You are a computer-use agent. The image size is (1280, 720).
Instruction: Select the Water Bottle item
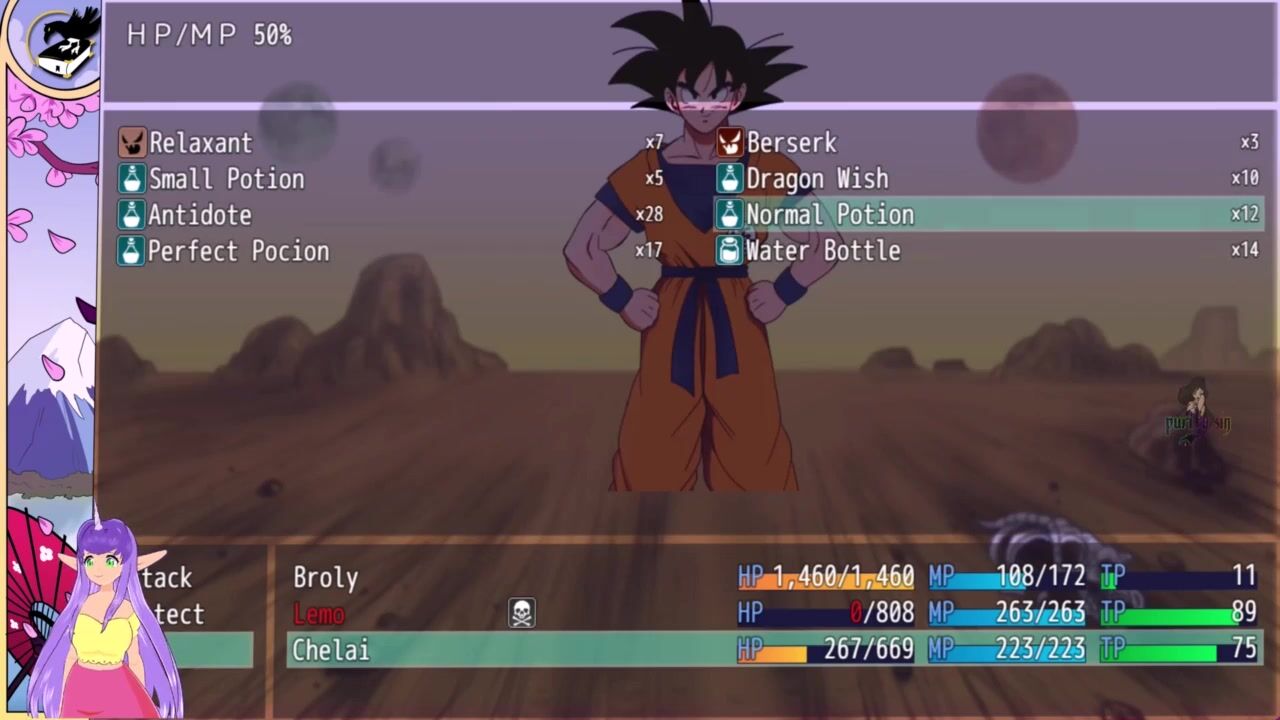point(822,251)
